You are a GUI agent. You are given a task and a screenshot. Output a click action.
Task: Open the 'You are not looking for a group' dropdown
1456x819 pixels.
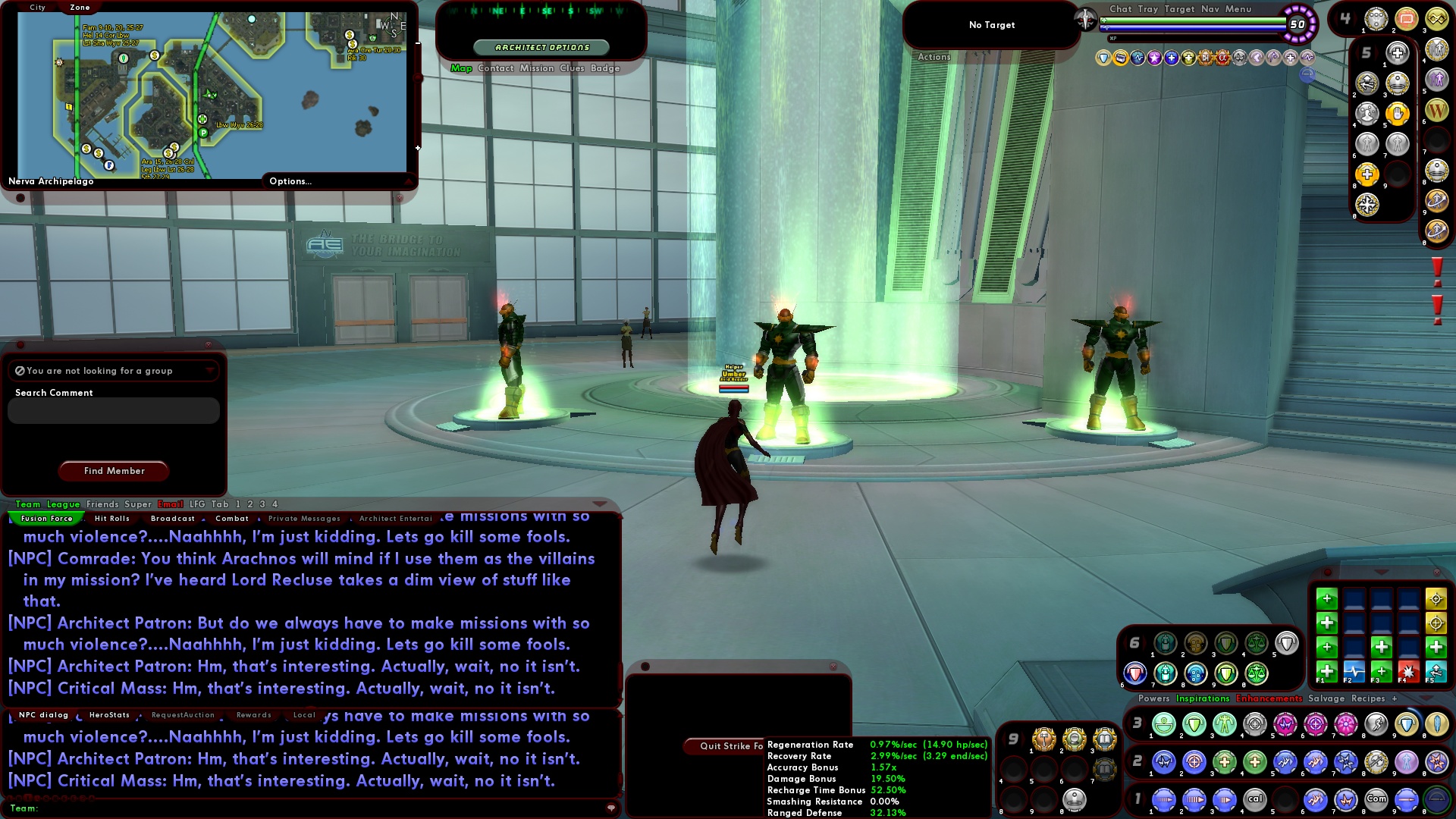[x=210, y=371]
